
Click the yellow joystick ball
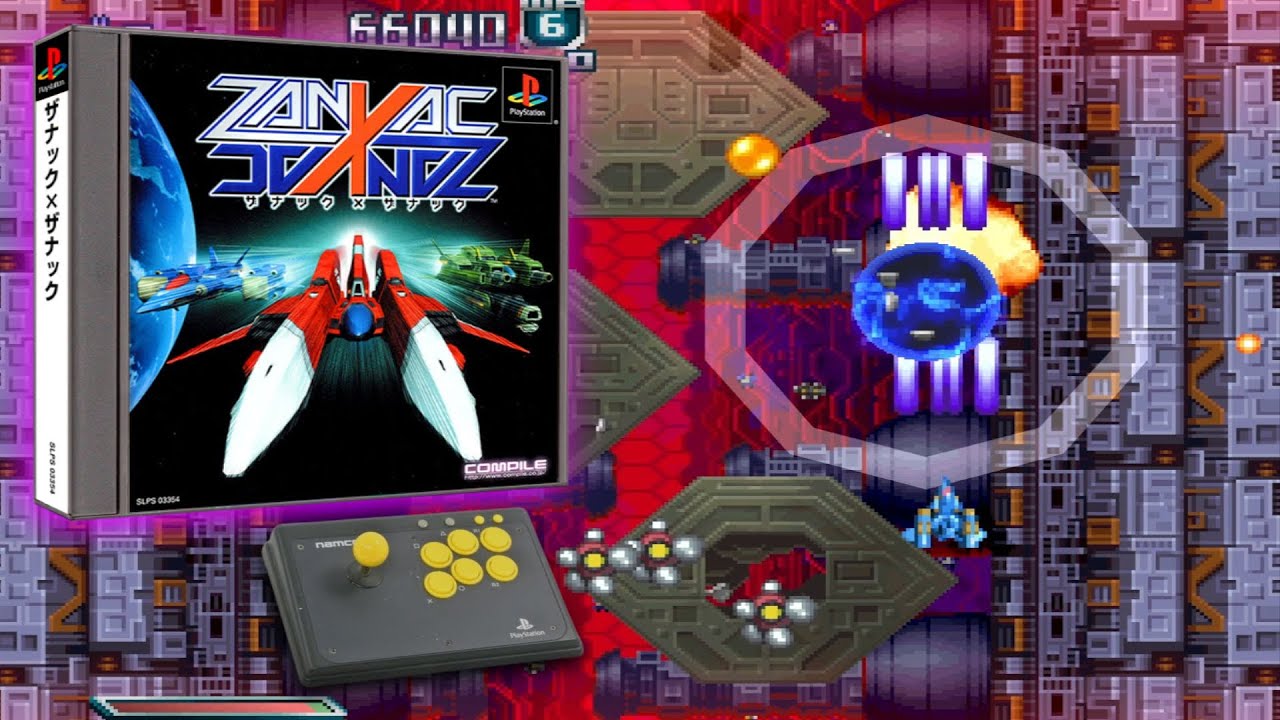pyautogui.click(x=371, y=550)
